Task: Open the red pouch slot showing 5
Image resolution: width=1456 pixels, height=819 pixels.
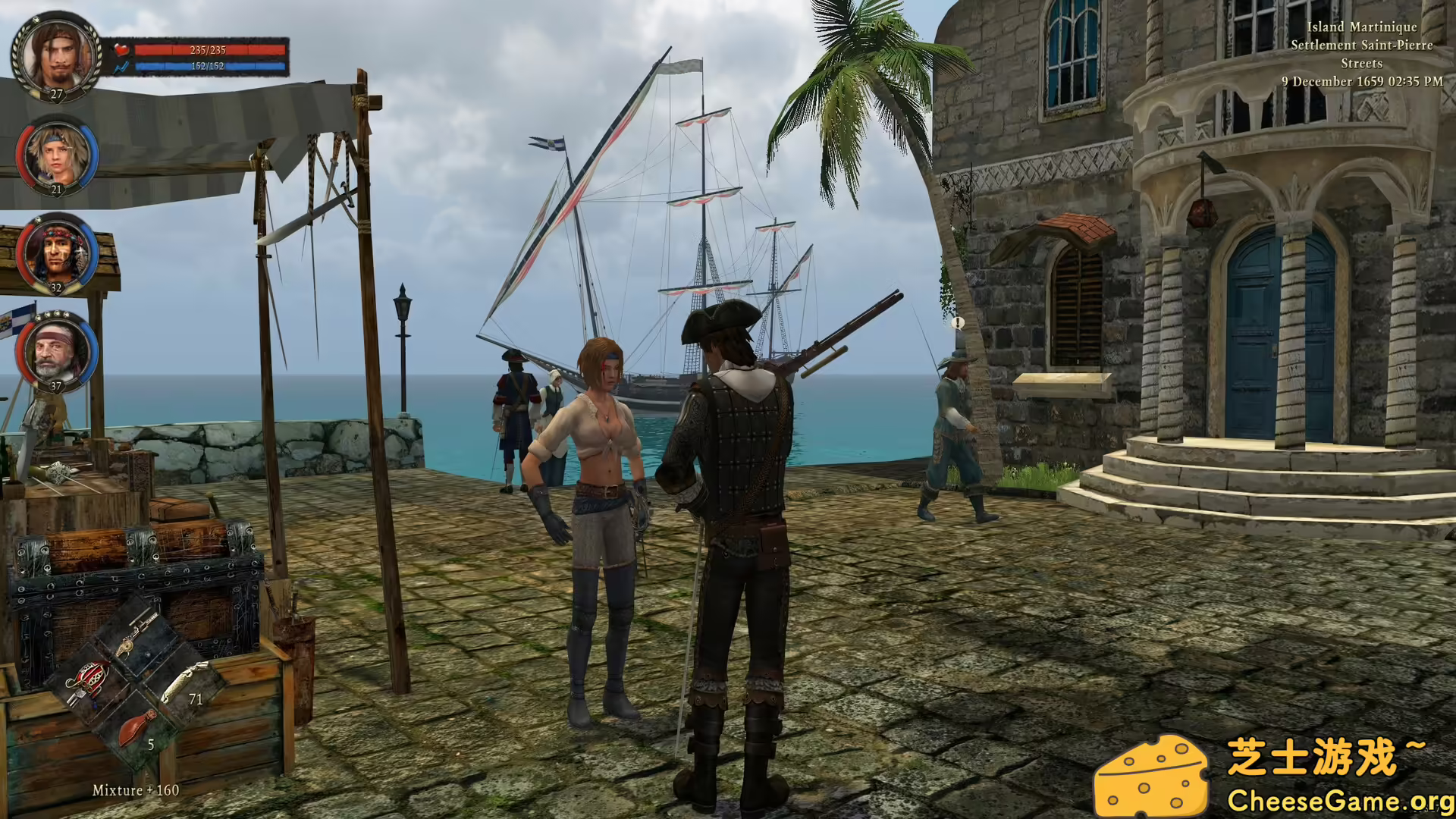Action: [x=136, y=726]
